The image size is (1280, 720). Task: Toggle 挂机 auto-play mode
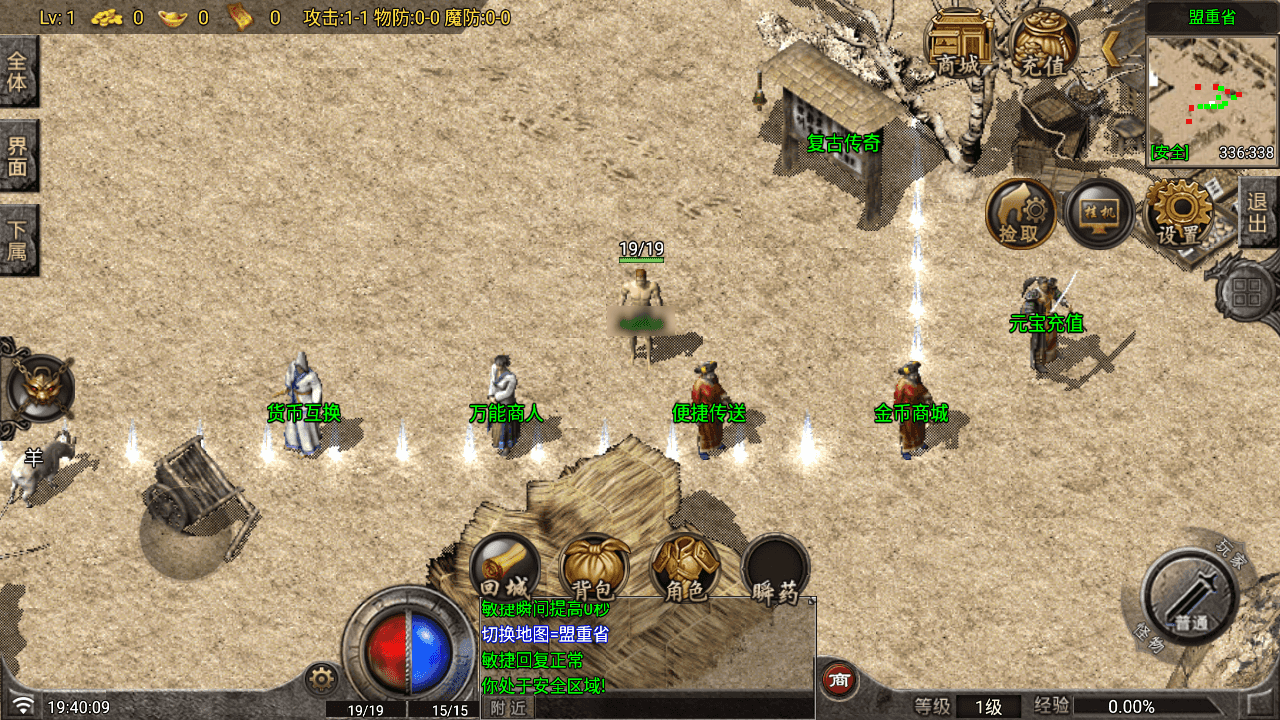(x=1098, y=214)
